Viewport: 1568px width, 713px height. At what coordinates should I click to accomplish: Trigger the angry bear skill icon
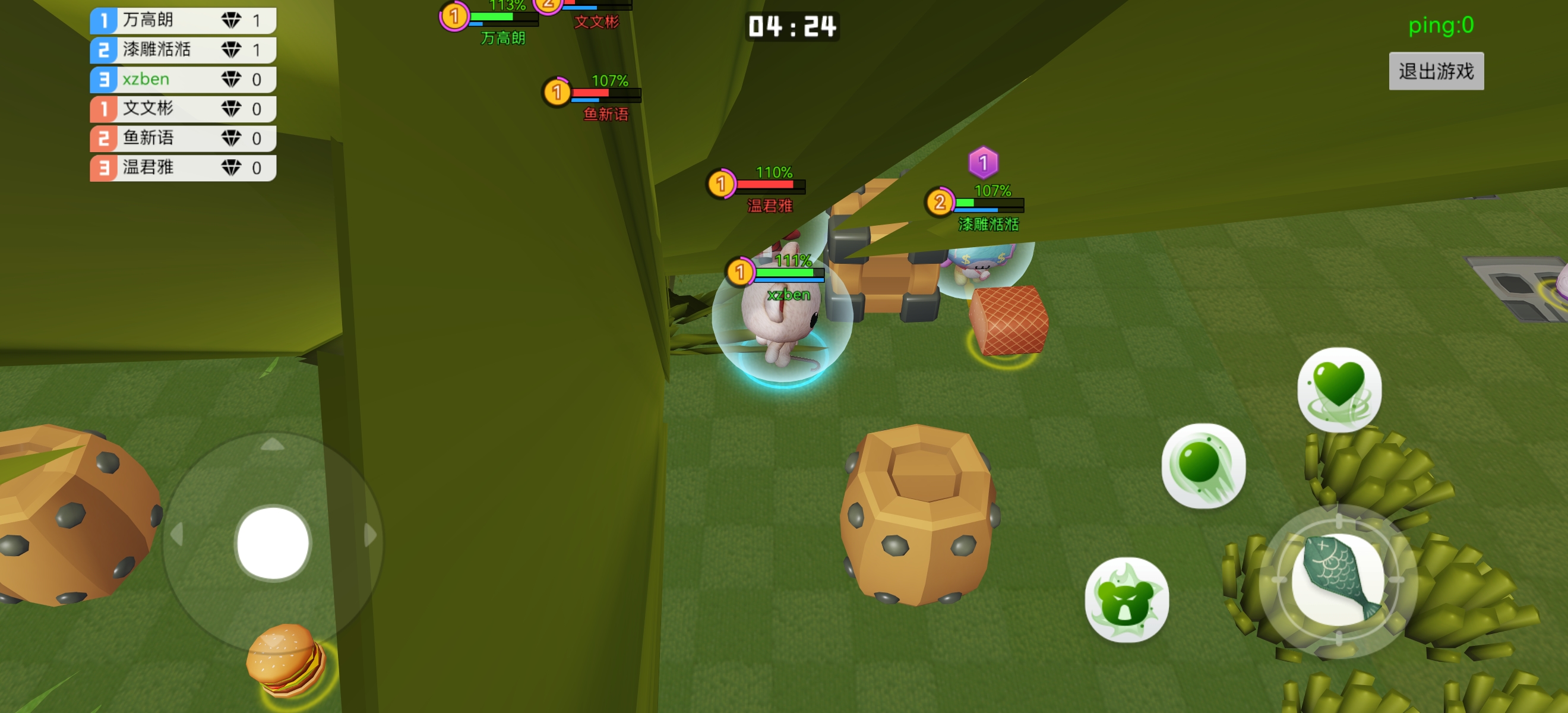(1126, 600)
